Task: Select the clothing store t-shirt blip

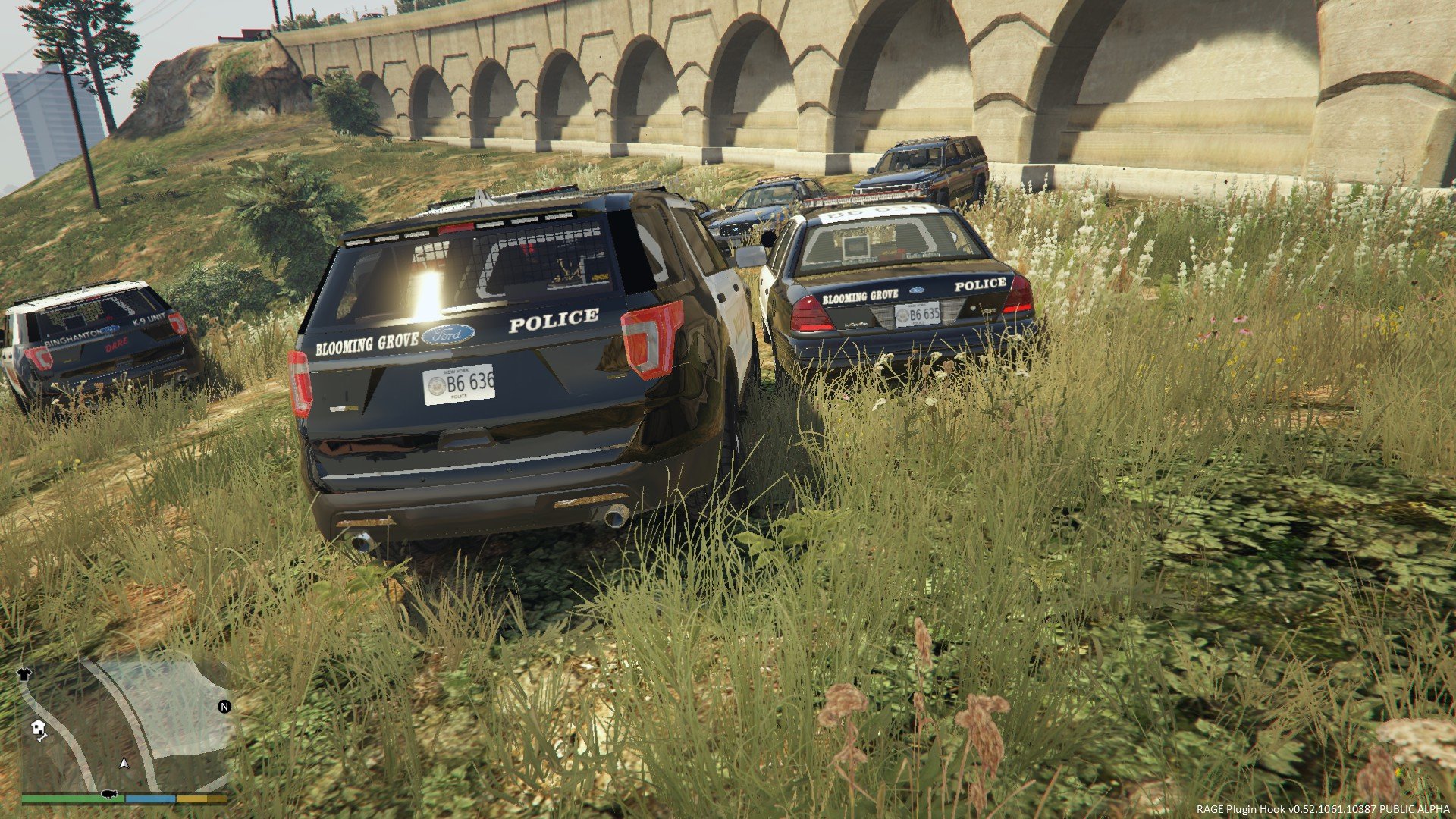Action: point(24,673)
